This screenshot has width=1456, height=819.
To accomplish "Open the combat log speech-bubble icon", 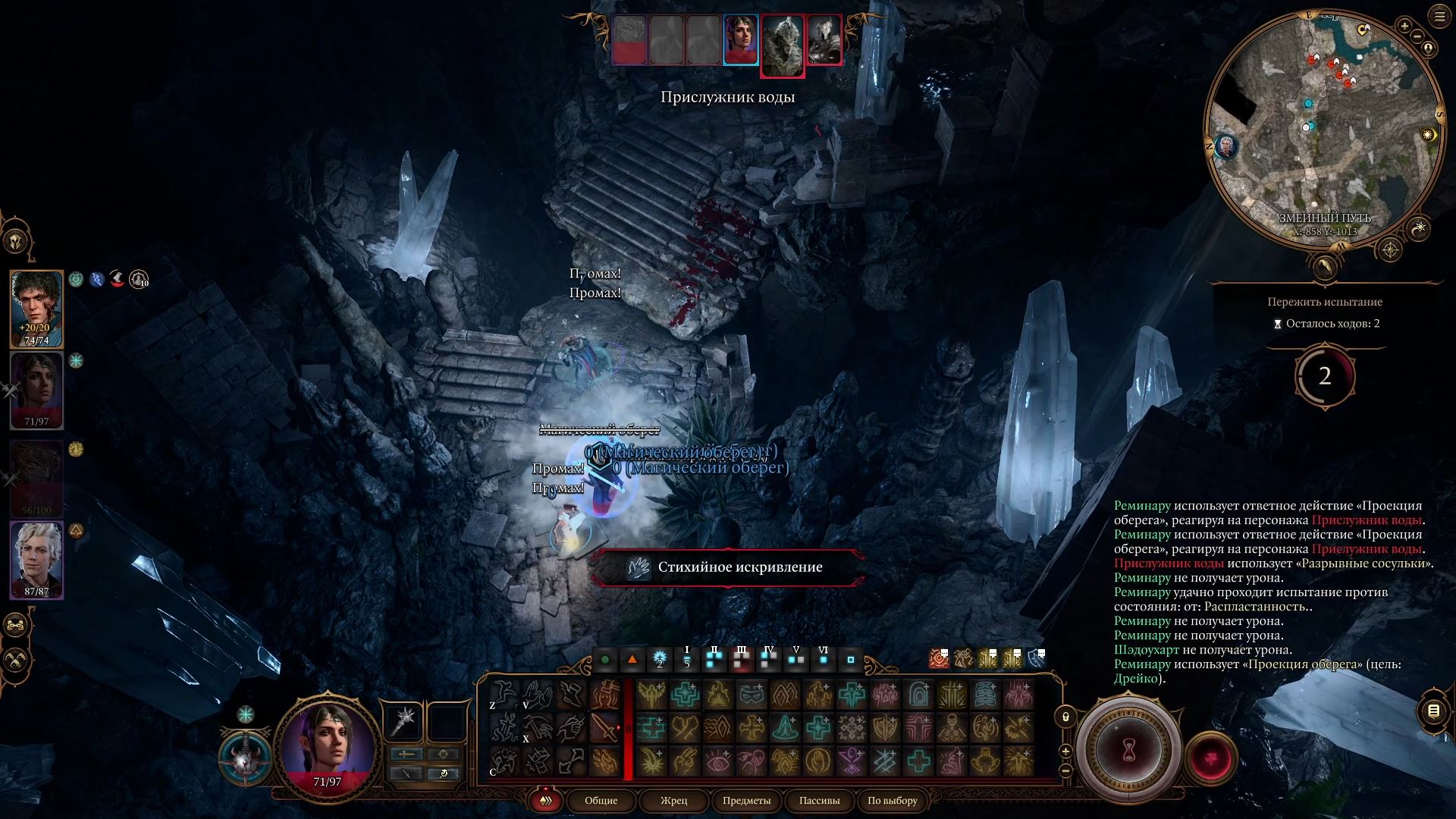I will [1433, 711].
